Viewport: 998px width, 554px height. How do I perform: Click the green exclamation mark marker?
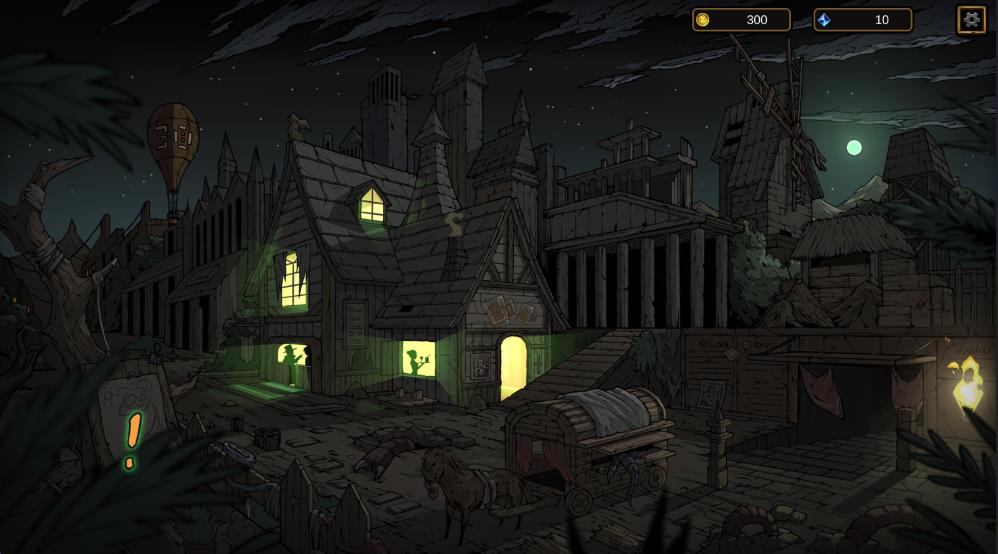point(132,439)
